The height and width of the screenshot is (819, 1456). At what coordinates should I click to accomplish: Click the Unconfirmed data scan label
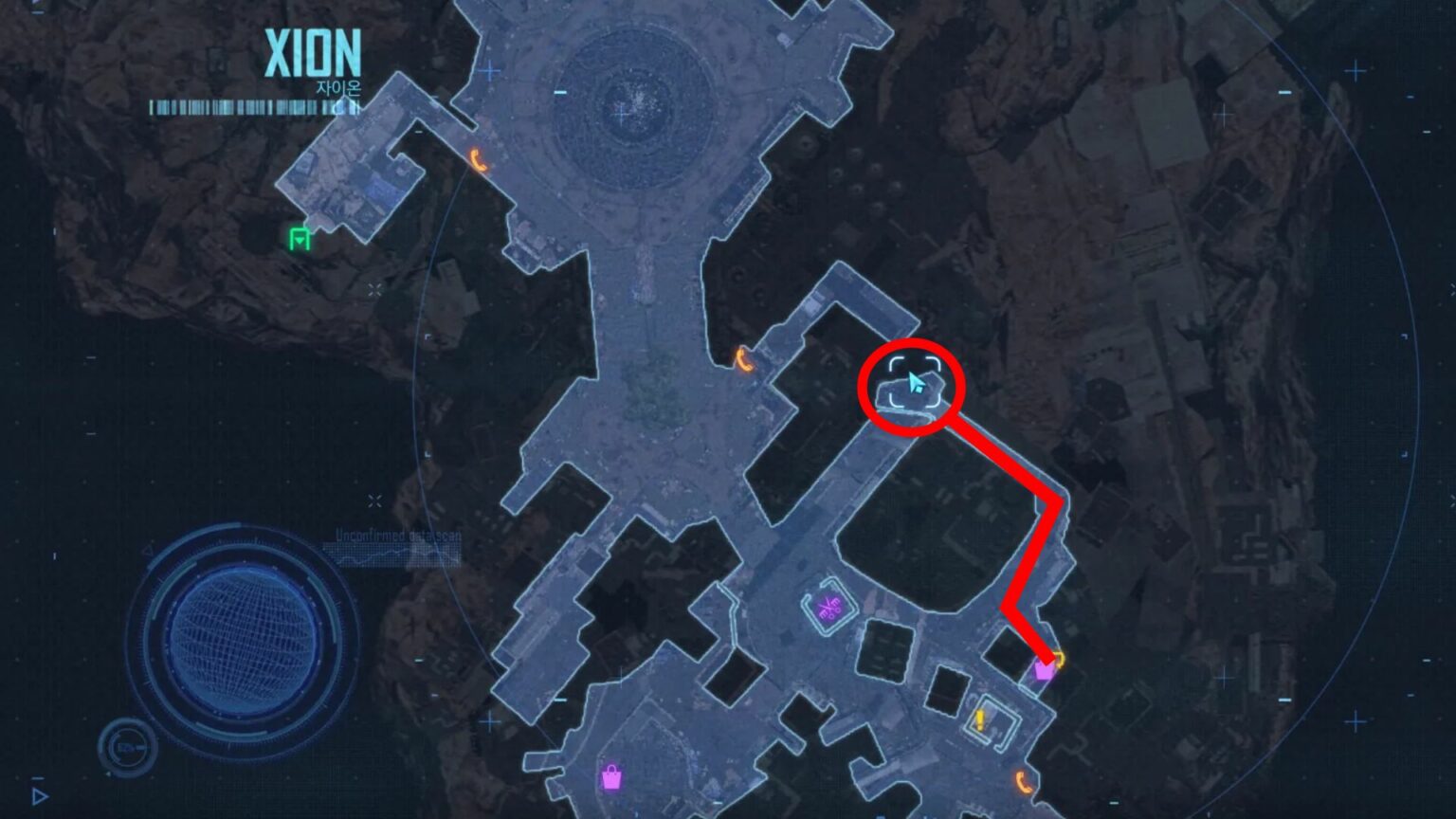pyautogui.click(x=395, y=534)
